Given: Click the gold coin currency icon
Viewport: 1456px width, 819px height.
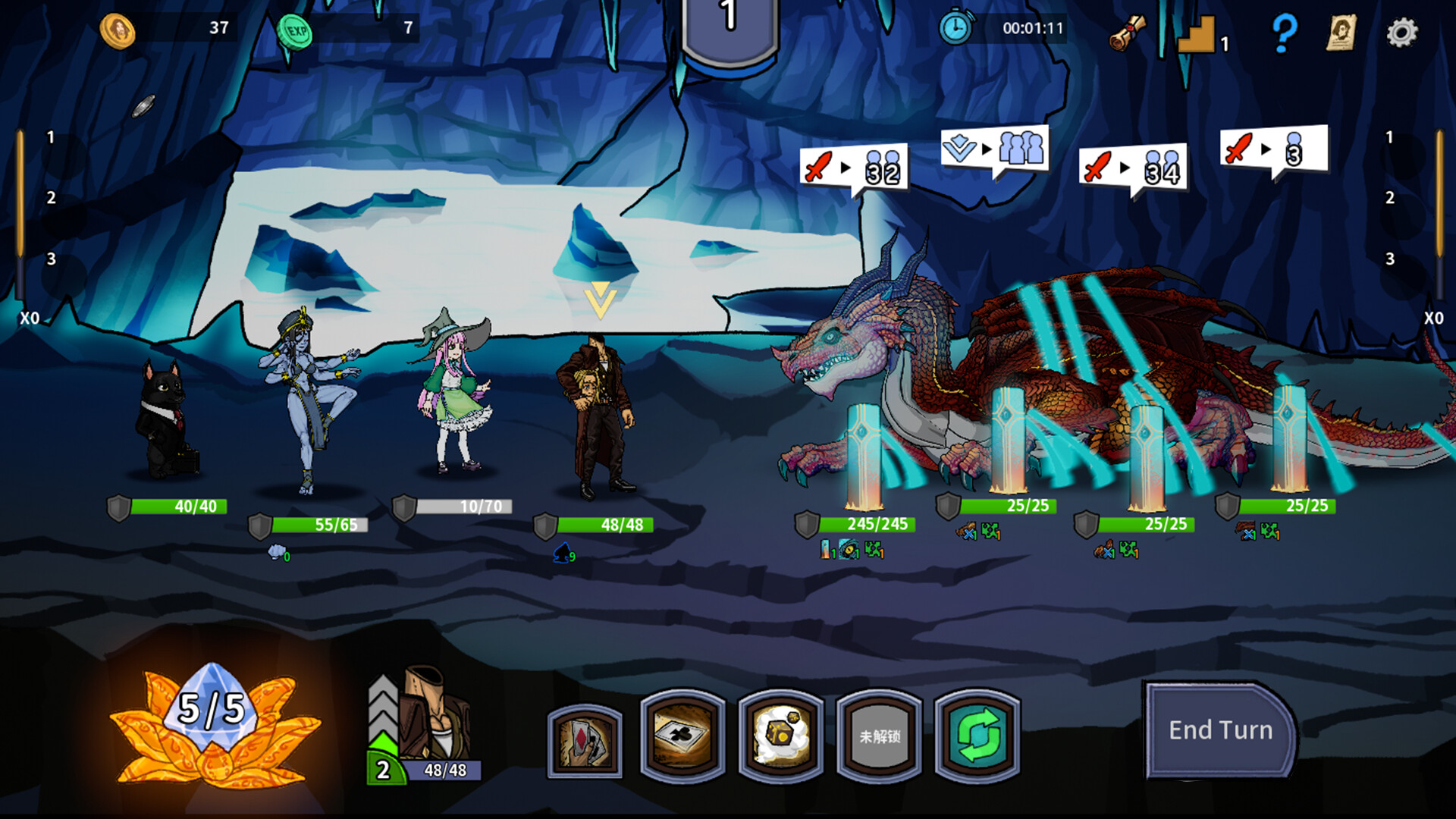Looking at the screenshot, I should pos(118,30).
